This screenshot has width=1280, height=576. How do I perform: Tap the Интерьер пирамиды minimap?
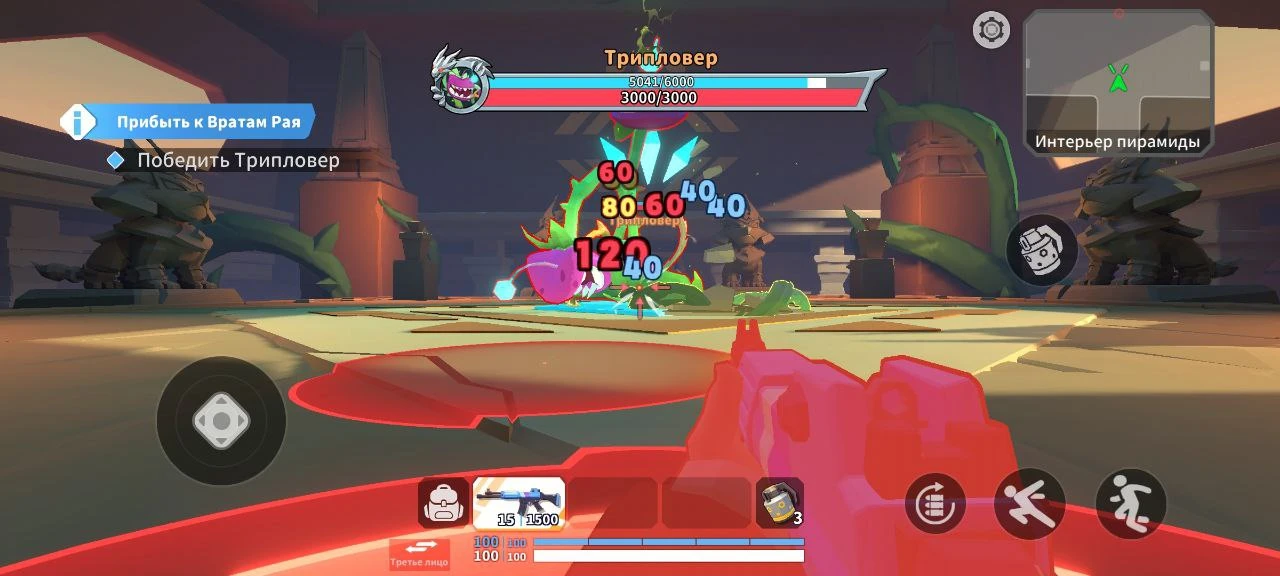(1118, 82)
